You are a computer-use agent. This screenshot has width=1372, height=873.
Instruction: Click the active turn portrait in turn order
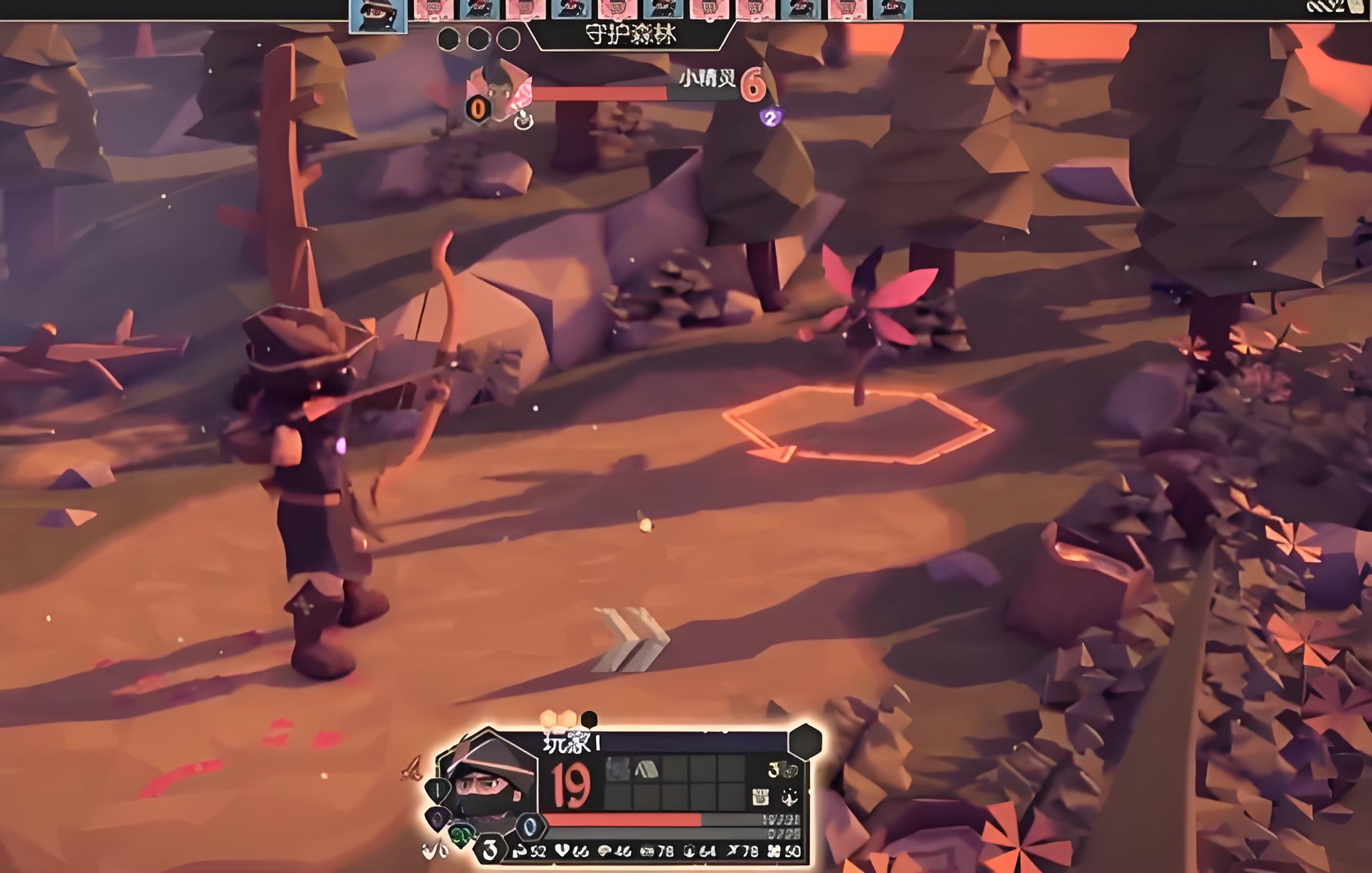(x=378, y=15)
